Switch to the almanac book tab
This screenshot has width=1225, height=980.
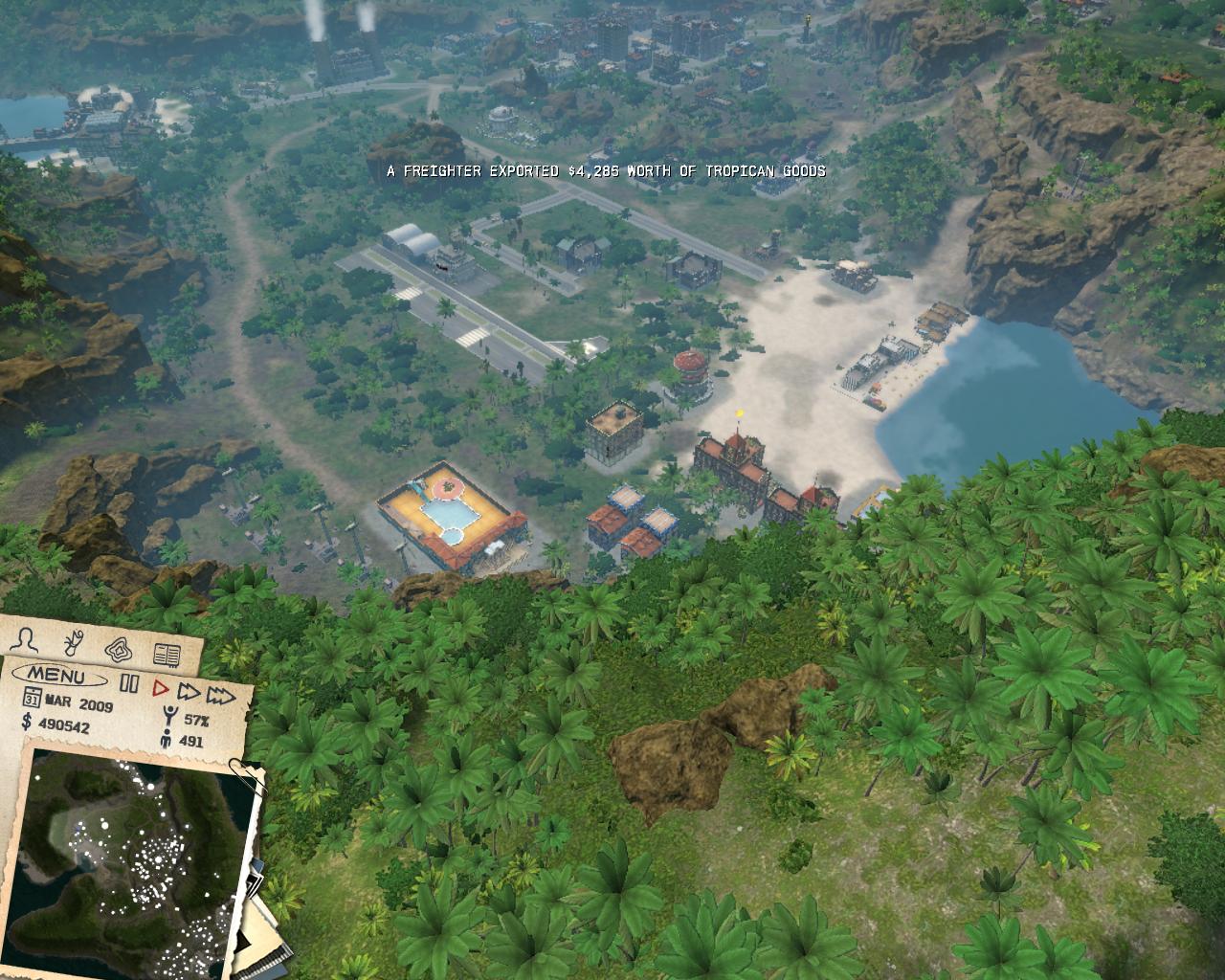coord(167,655)
